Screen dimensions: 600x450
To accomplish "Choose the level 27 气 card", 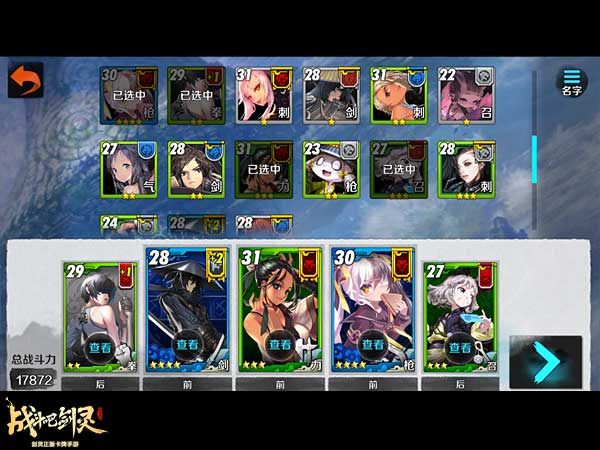I will 128,169.
